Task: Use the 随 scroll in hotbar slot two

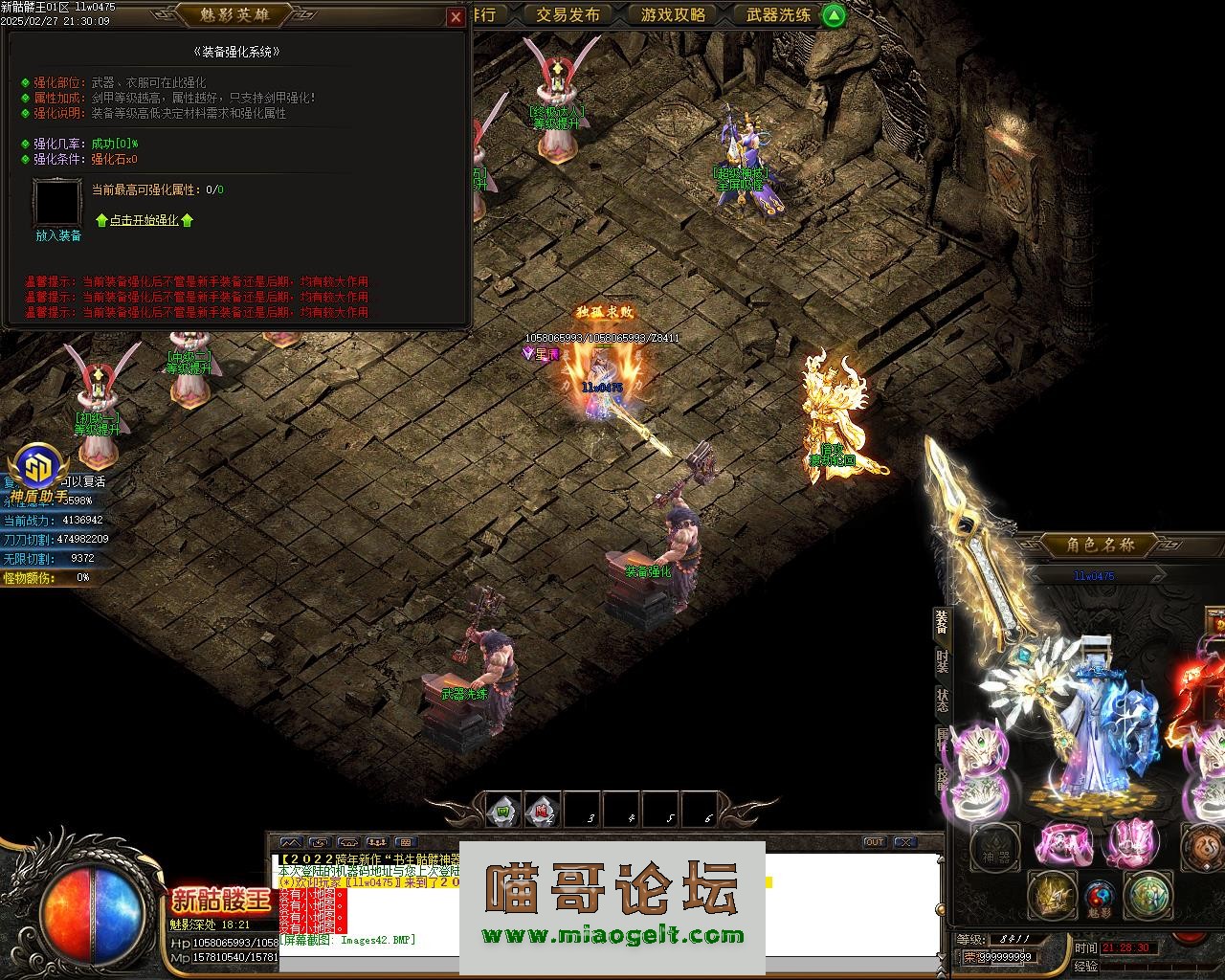Action: (x=543, y=810)
